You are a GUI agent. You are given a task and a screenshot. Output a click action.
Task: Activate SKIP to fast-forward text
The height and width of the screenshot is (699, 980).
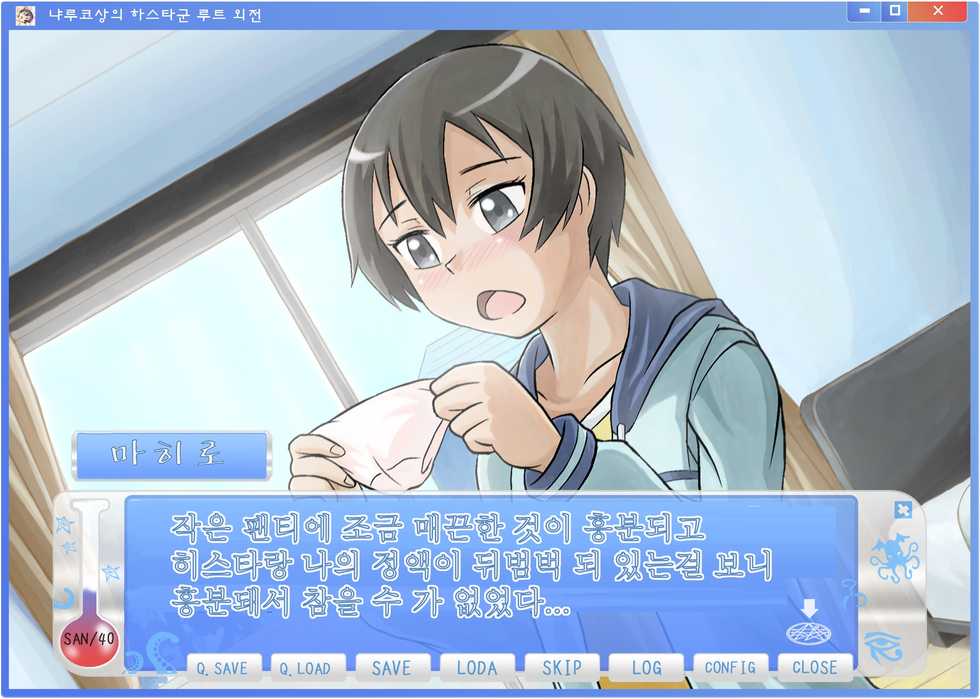[x=561, y=668]
